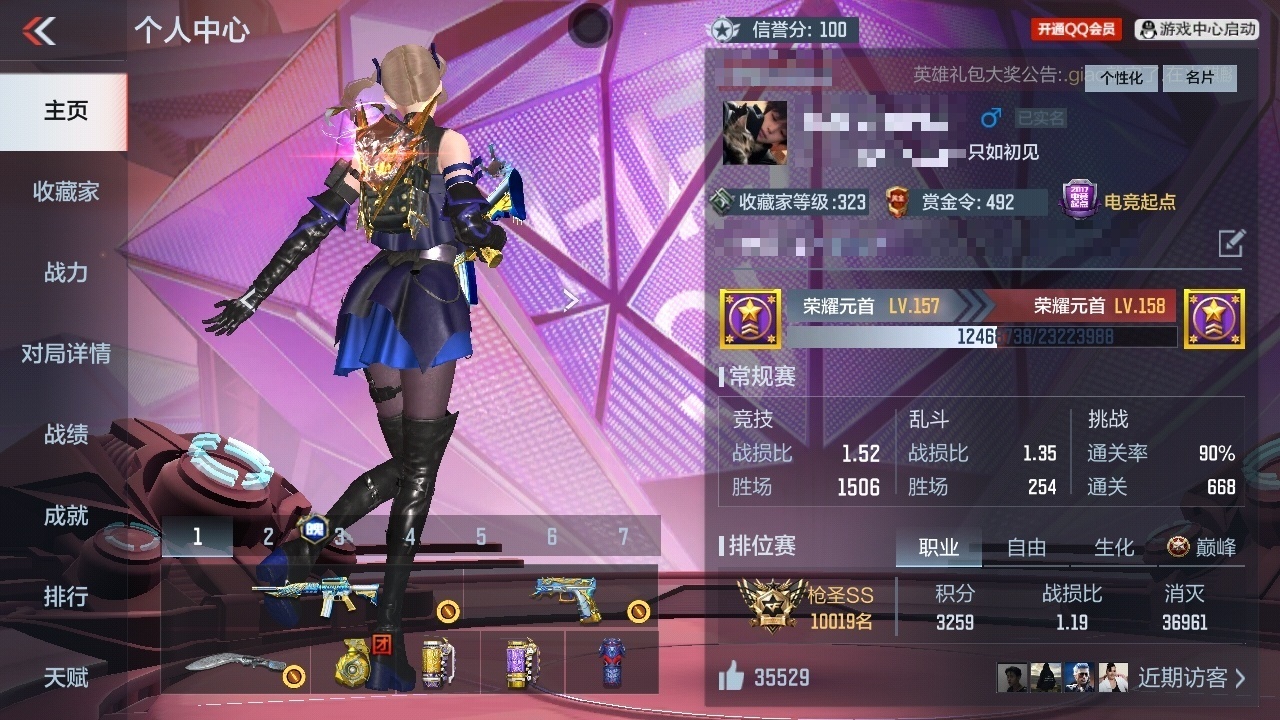The width and height of the screenshot is (1280, 720).
Task: Go back using the arrow button
Action: (x=40, y=31)
